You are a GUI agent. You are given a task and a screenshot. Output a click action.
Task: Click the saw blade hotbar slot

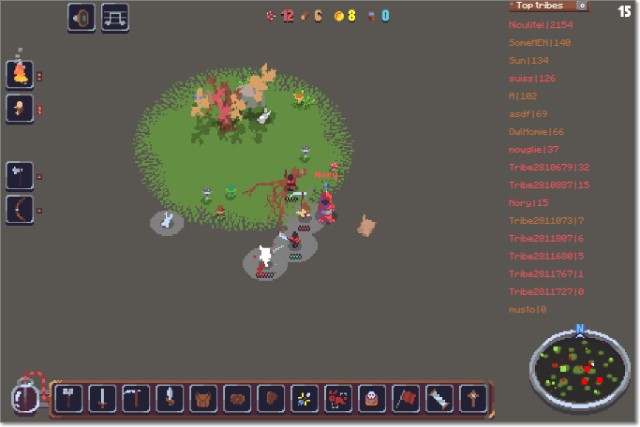(440, 398)
